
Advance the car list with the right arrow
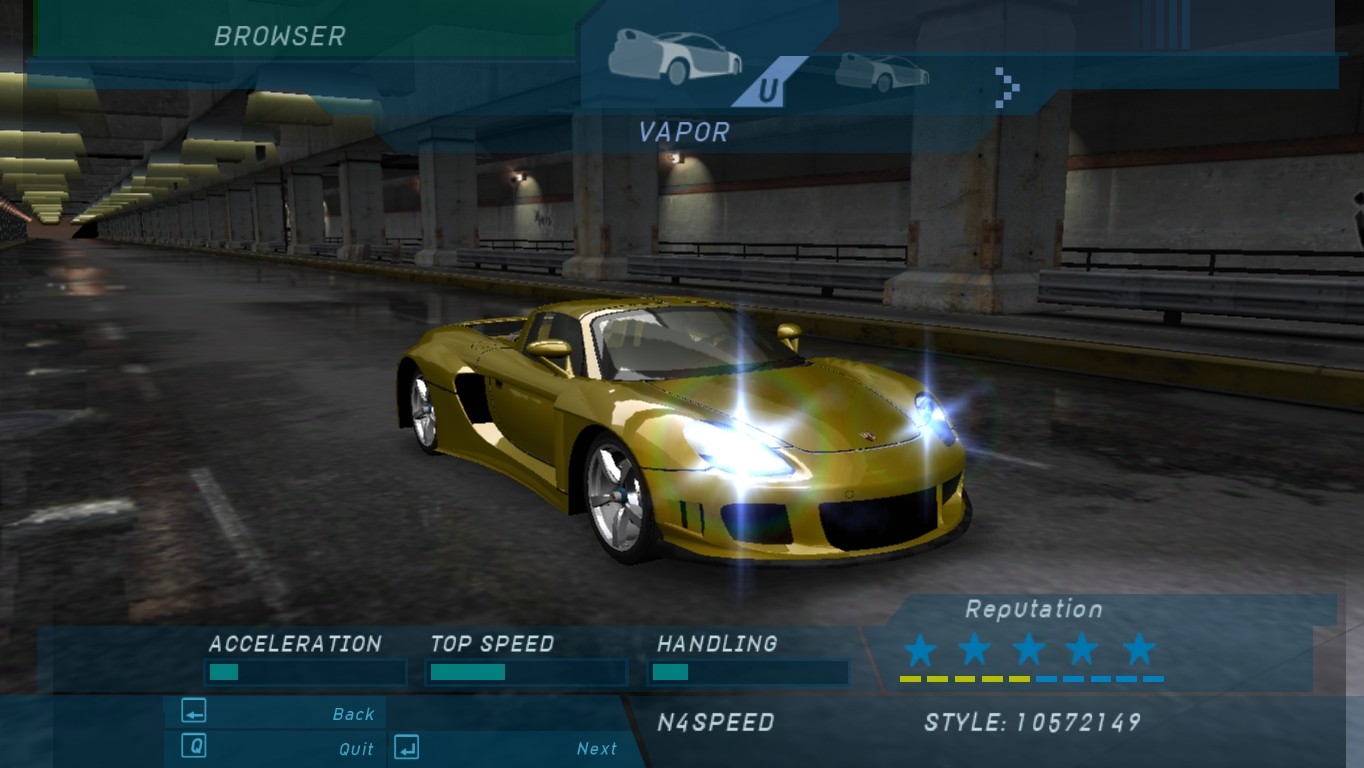pos(1008,87)
